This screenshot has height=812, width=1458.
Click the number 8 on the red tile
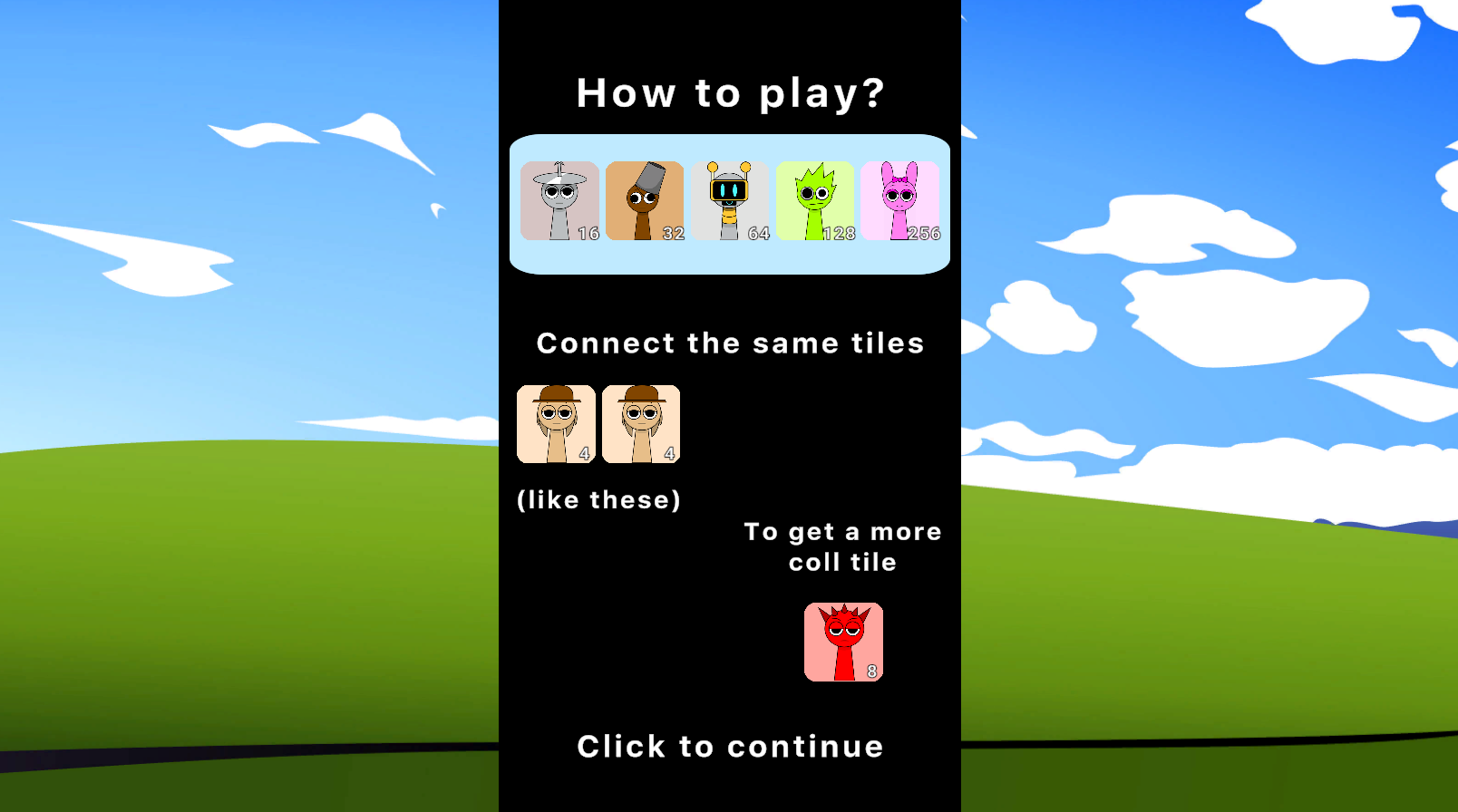870,672
